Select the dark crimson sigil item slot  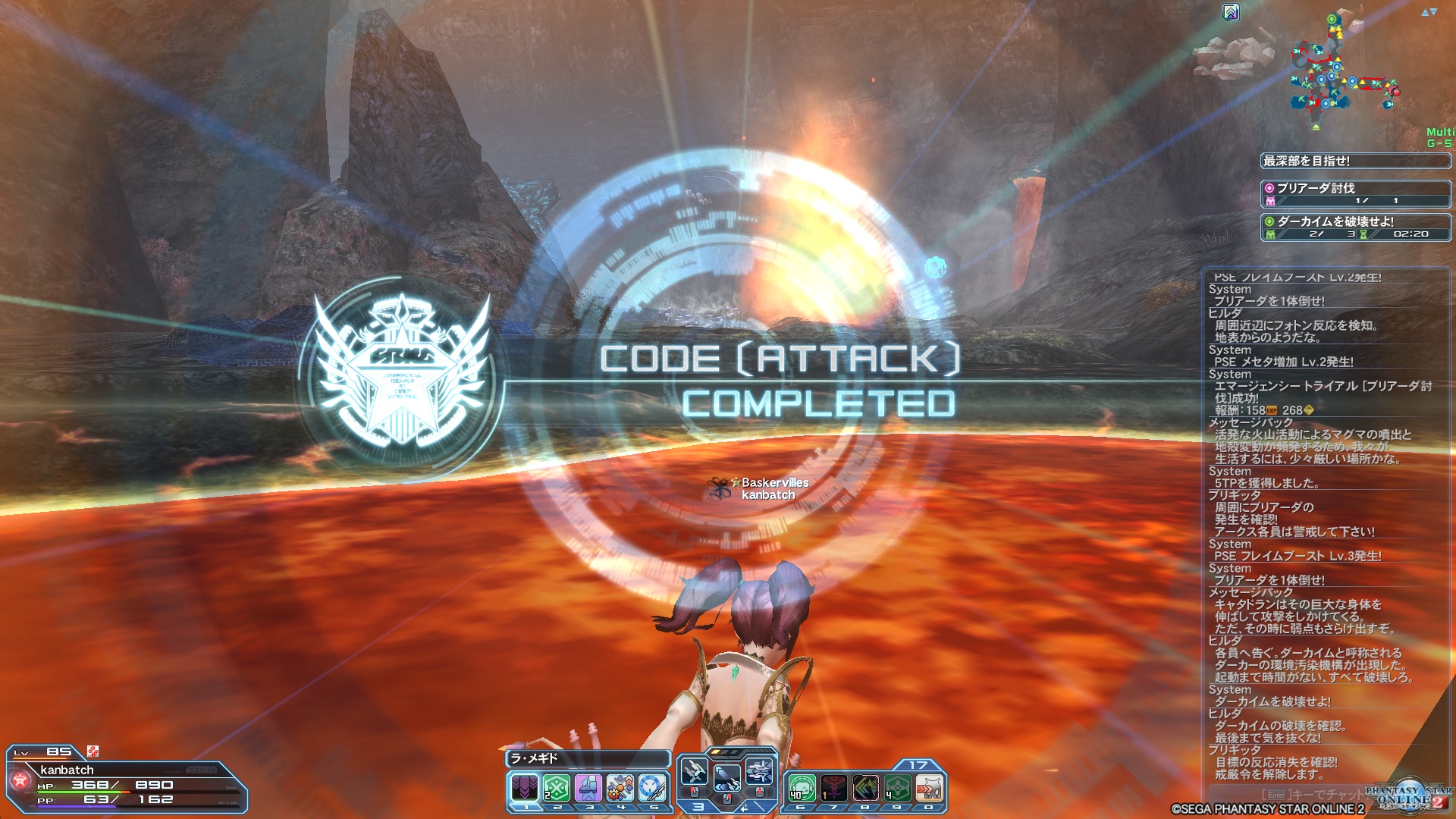click(833, 788)
